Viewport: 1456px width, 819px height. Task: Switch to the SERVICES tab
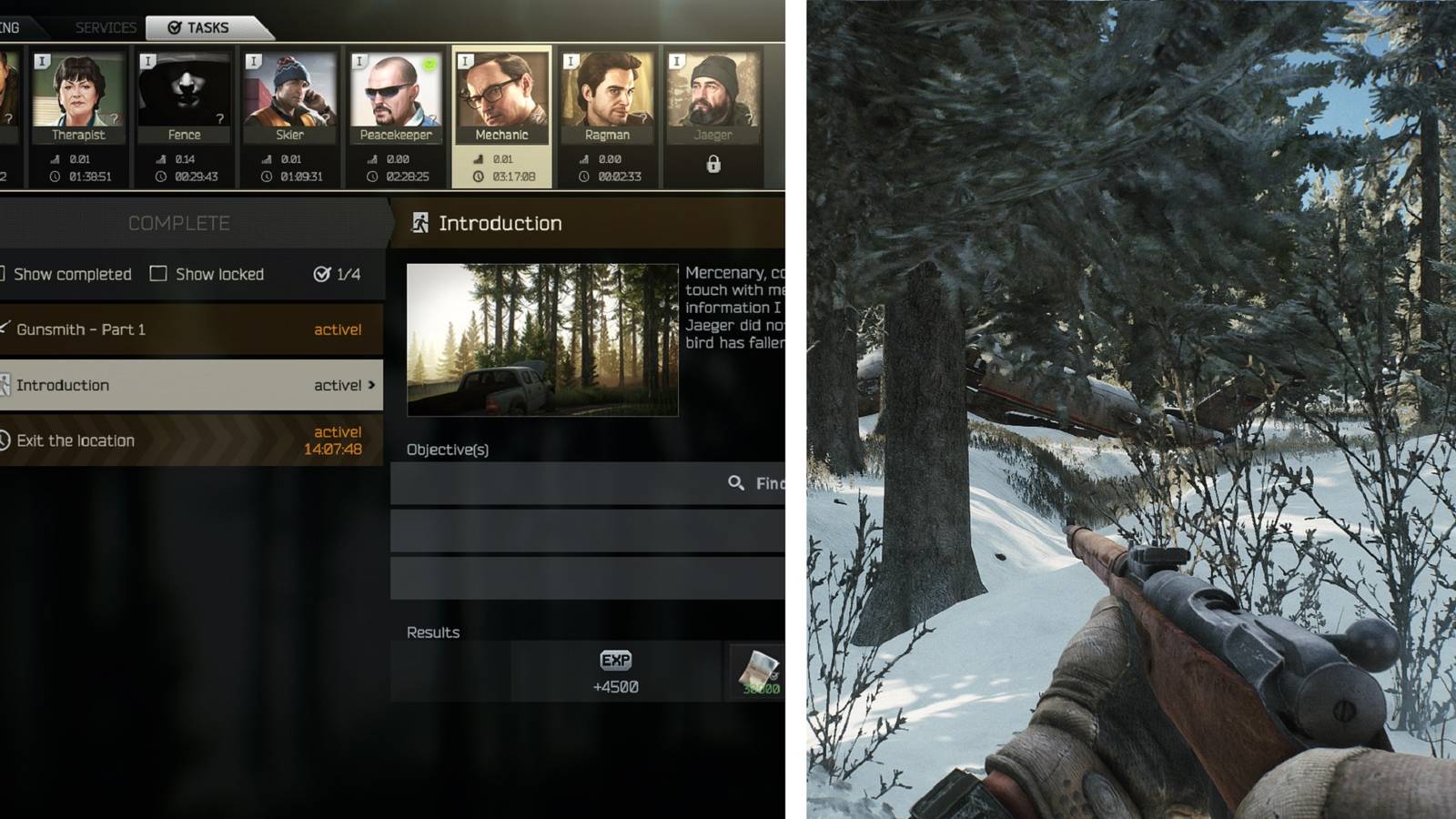click(106, 26)
